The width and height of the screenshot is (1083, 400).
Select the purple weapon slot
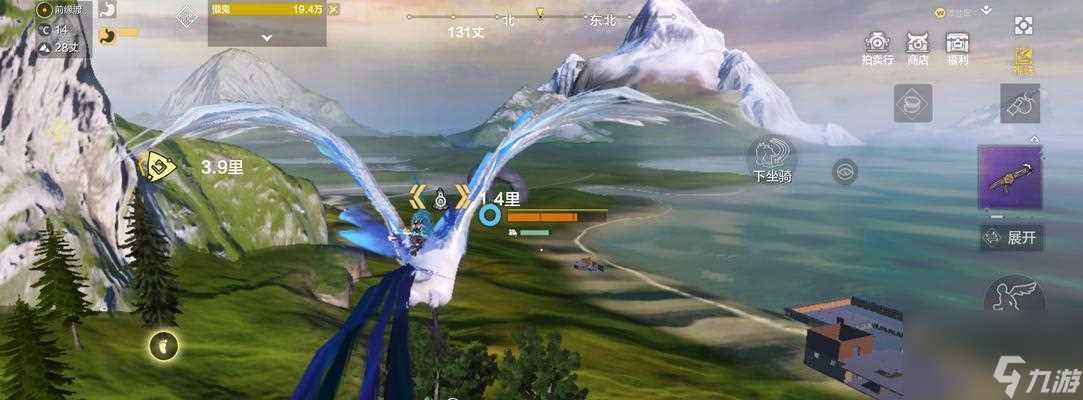1010,178
